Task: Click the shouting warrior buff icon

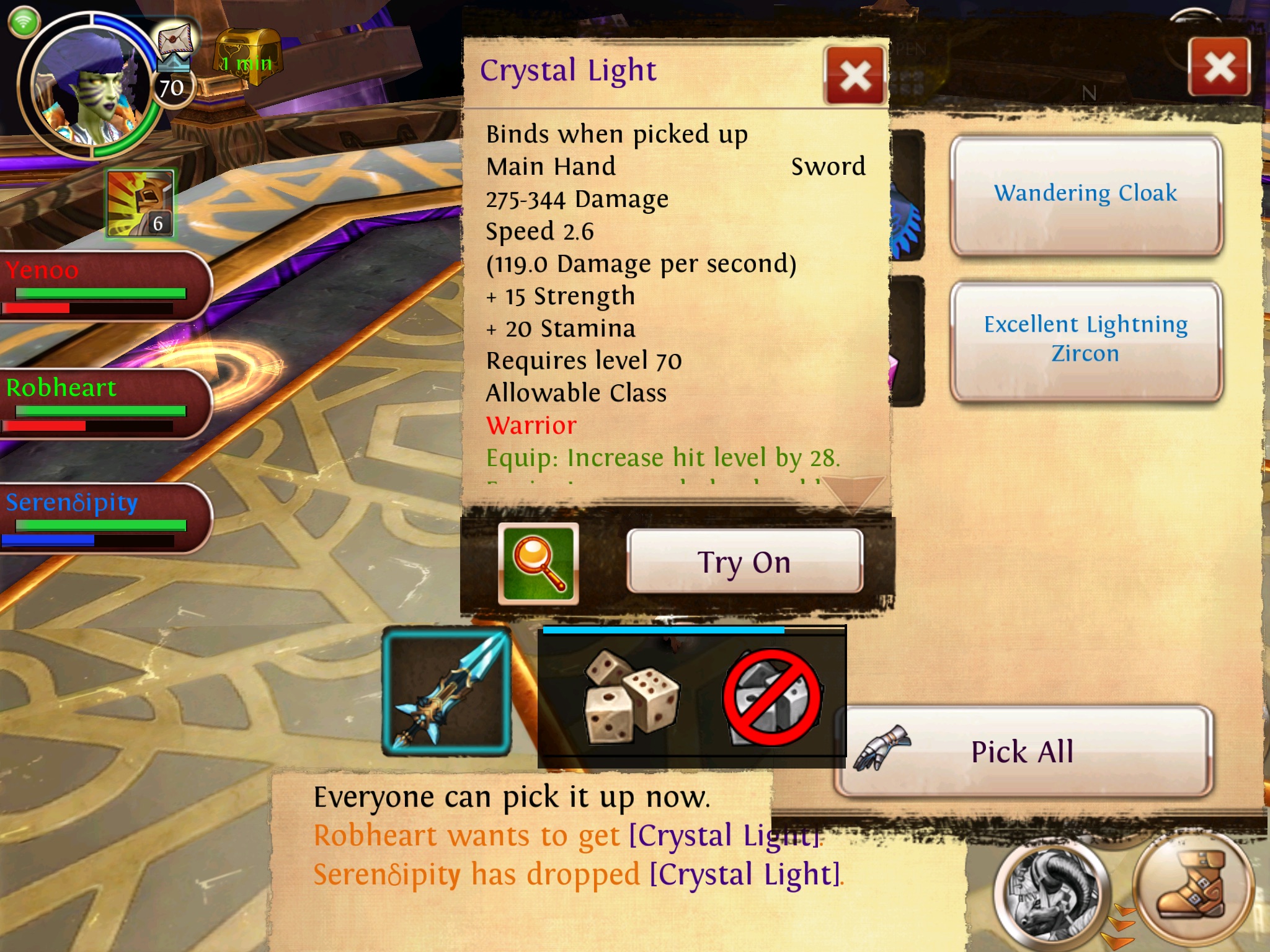Action: [x=140, y=204]
